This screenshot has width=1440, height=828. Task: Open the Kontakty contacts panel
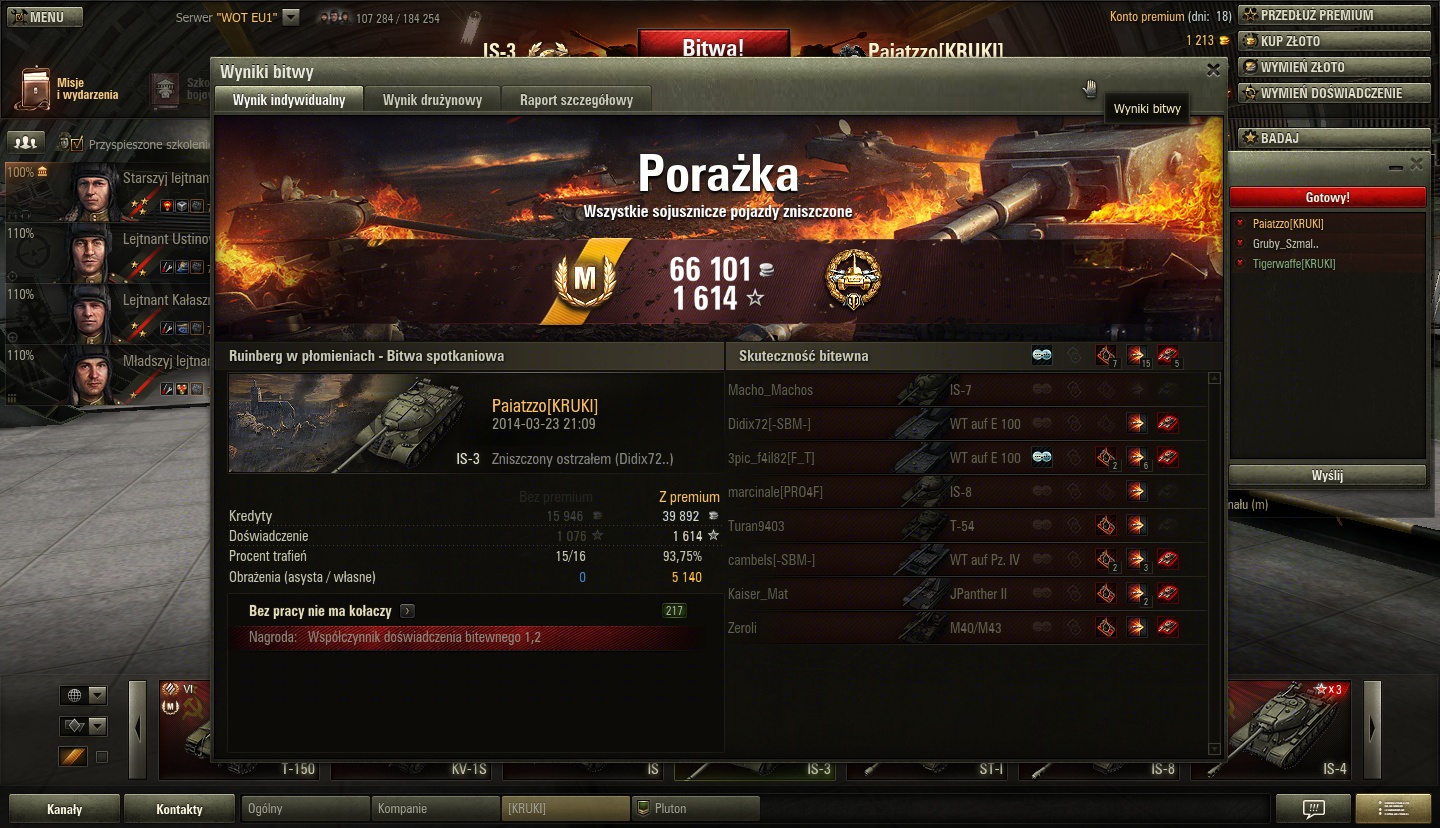[179, 809]
